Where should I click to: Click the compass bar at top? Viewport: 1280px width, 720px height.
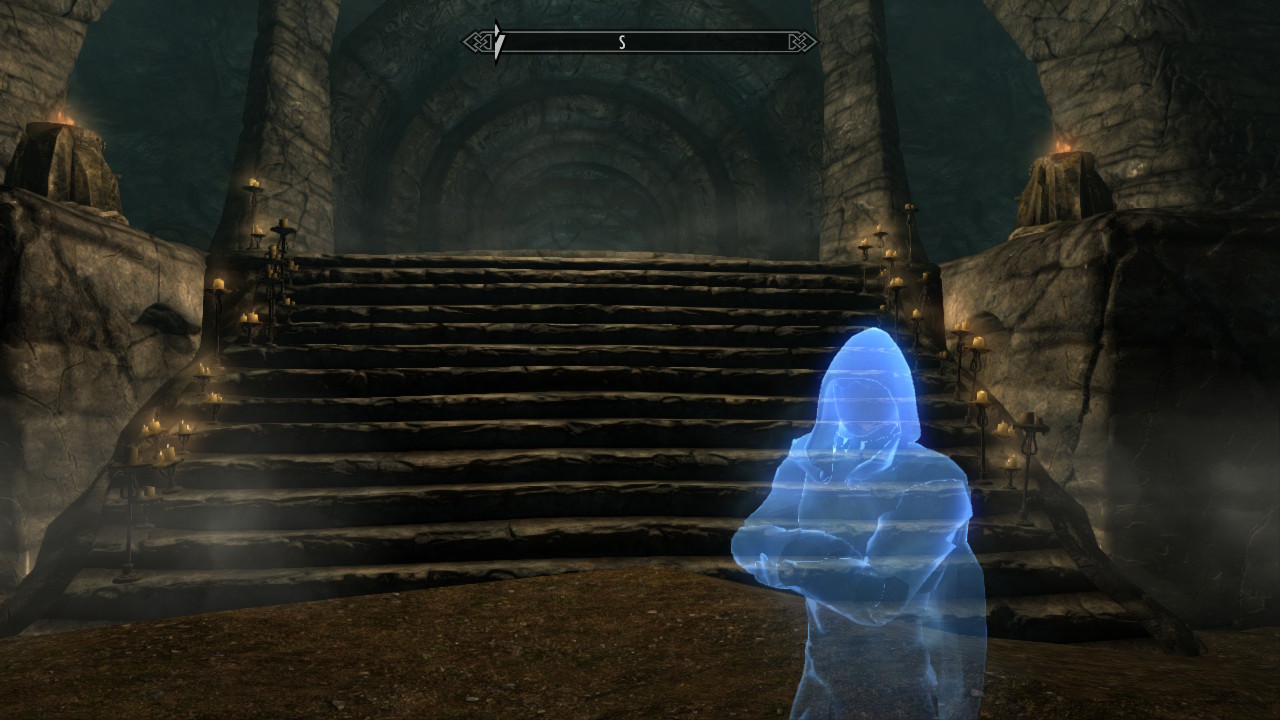[640, 42]
